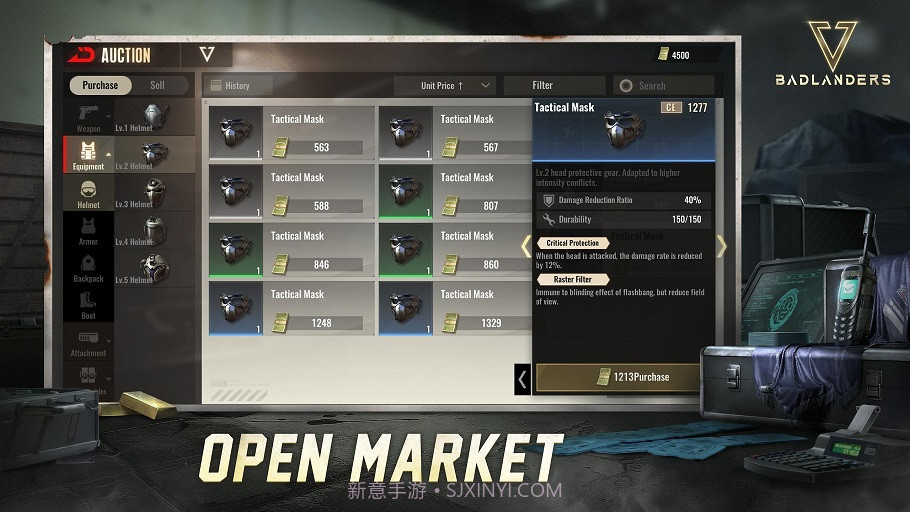Open the Weapon category

(x=89, y=117)
